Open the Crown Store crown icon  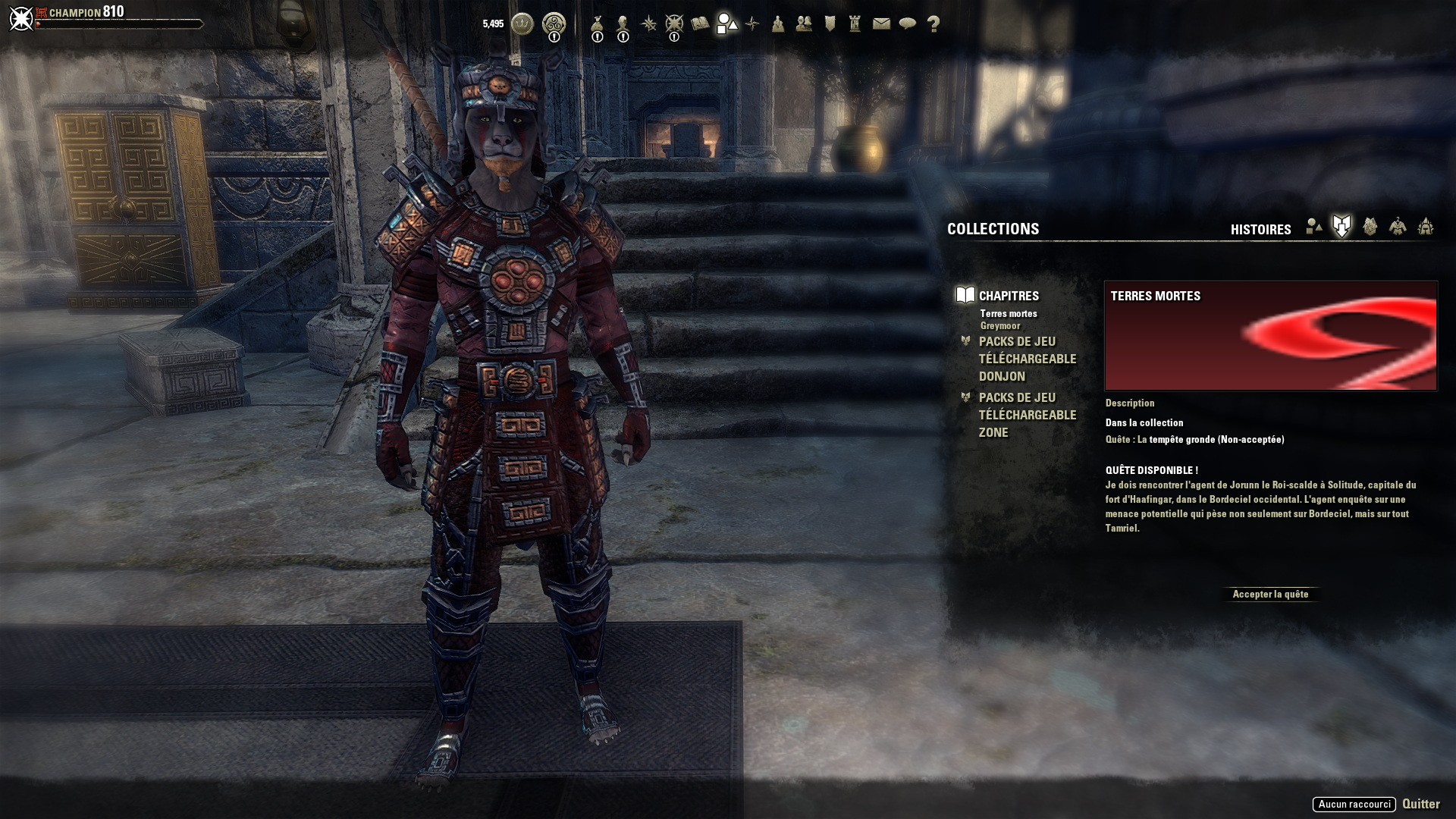522,24
